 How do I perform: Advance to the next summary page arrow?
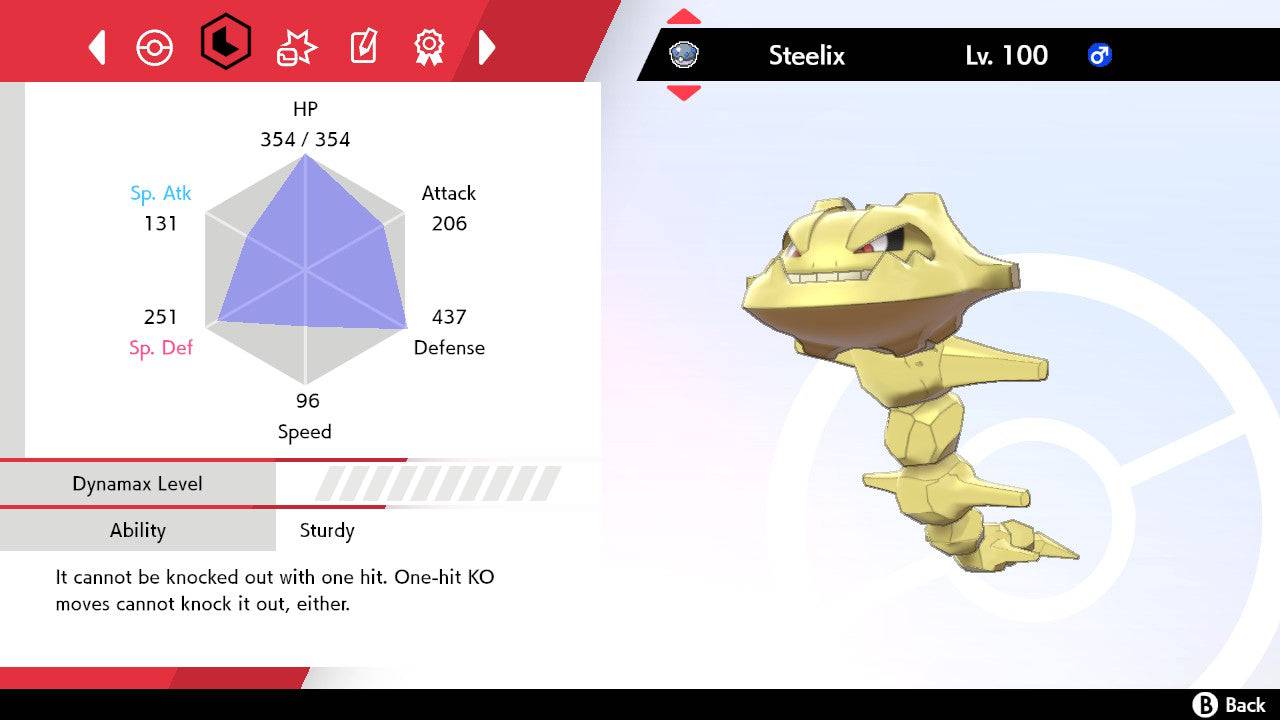487,47
